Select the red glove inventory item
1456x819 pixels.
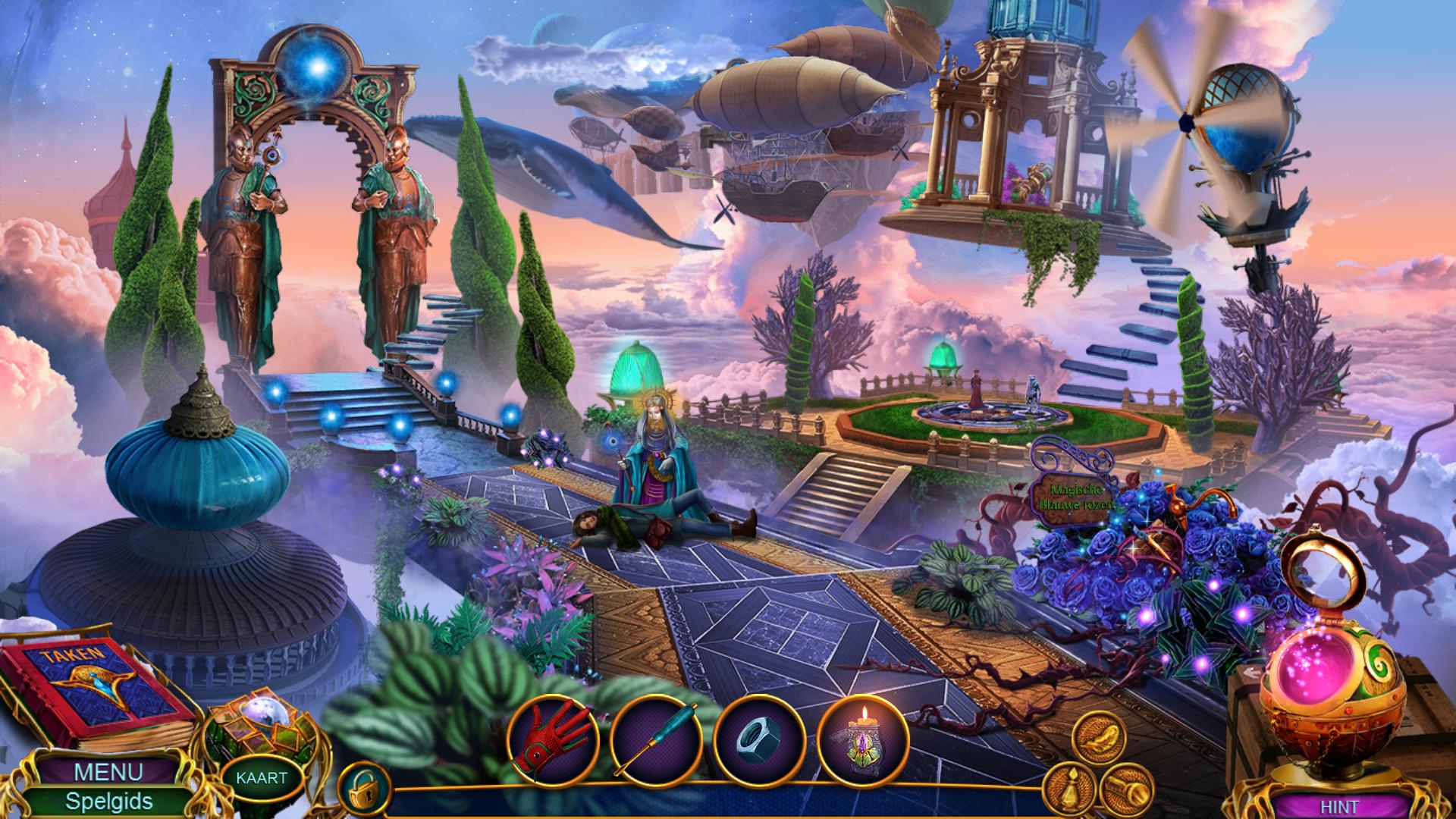(x=553, y=739)
